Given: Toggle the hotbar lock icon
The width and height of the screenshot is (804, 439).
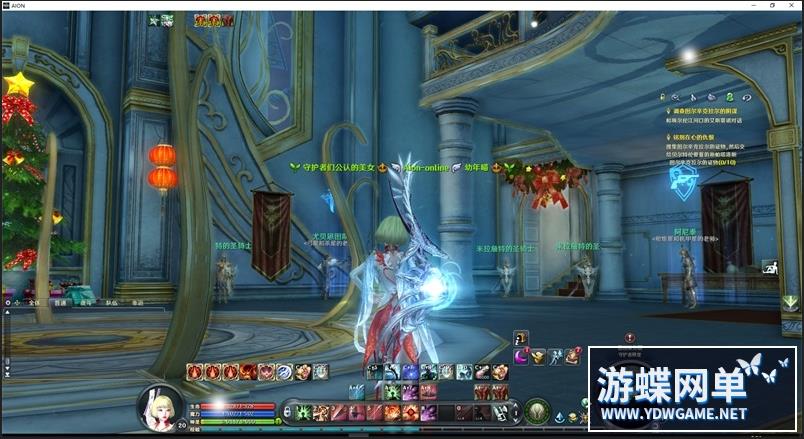Looking at the screenshot, I should point(289,412).
